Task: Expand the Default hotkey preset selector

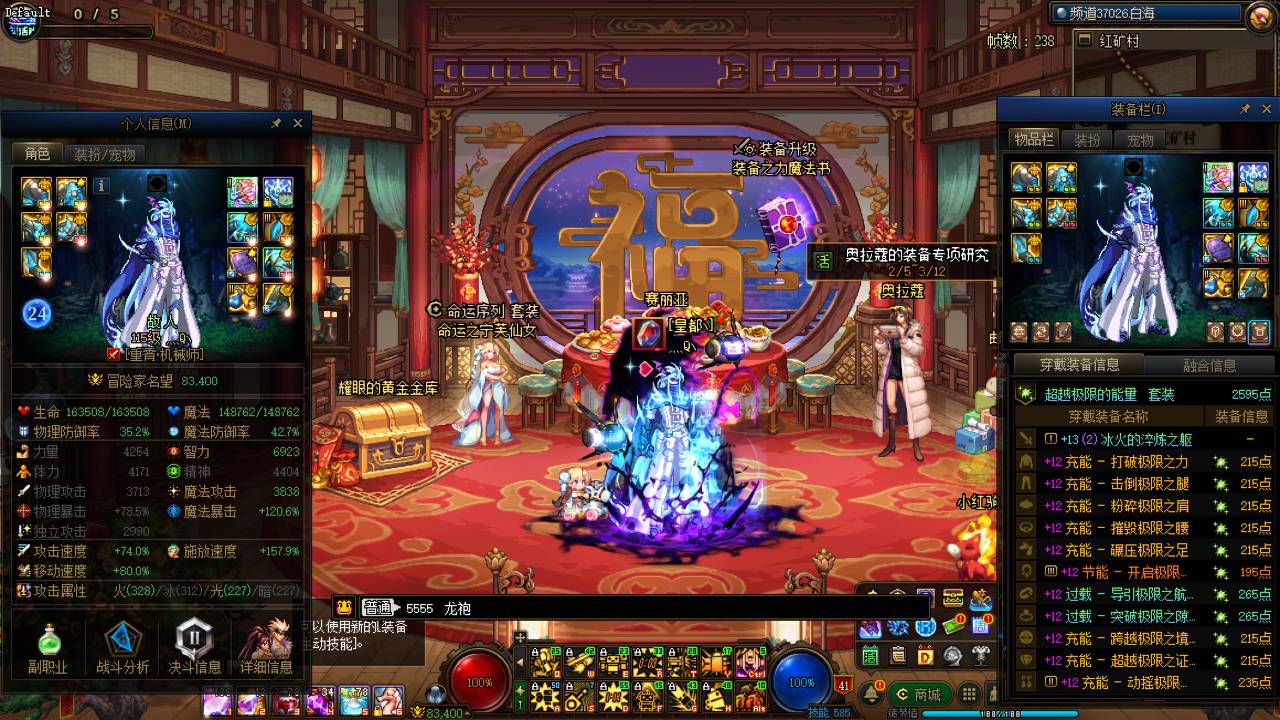Action: pyautogui.click(x=28, y=13)
